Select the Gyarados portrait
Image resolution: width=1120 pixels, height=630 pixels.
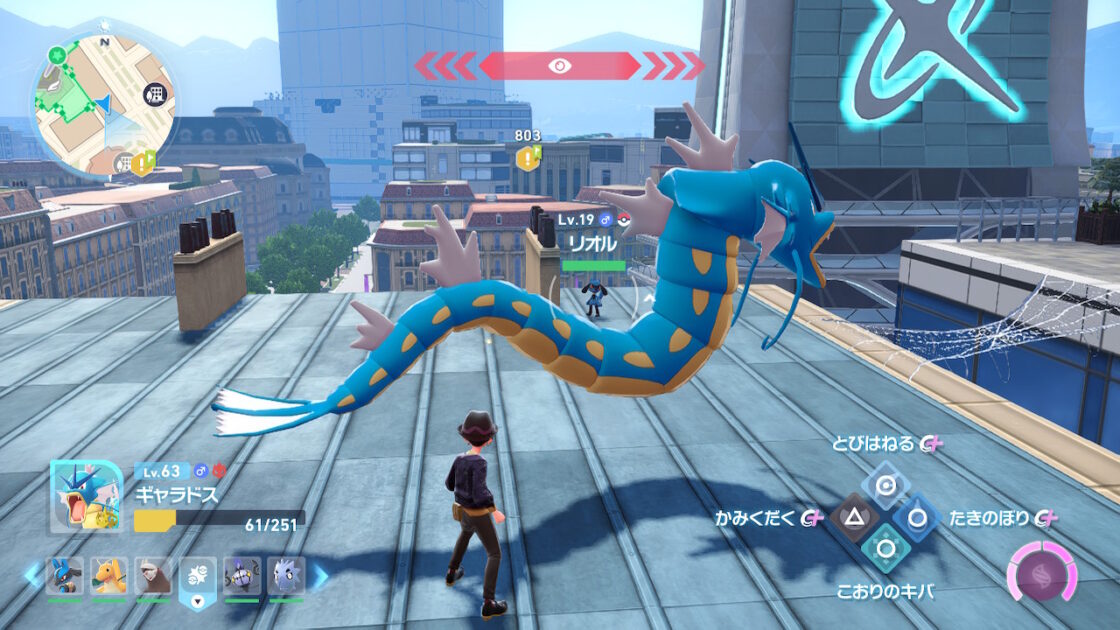(x=87, y=497)
